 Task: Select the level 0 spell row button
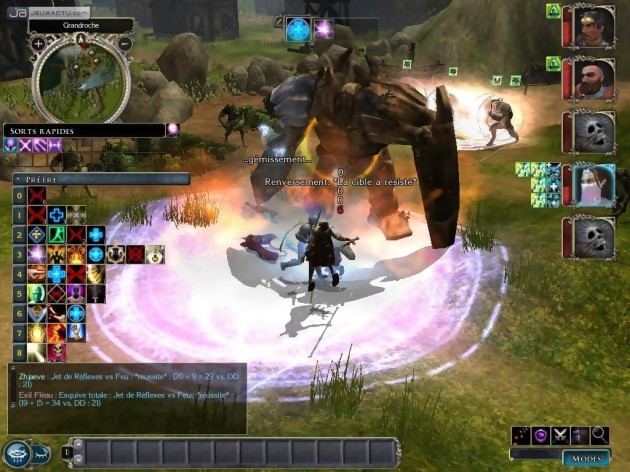pos(19,196)
